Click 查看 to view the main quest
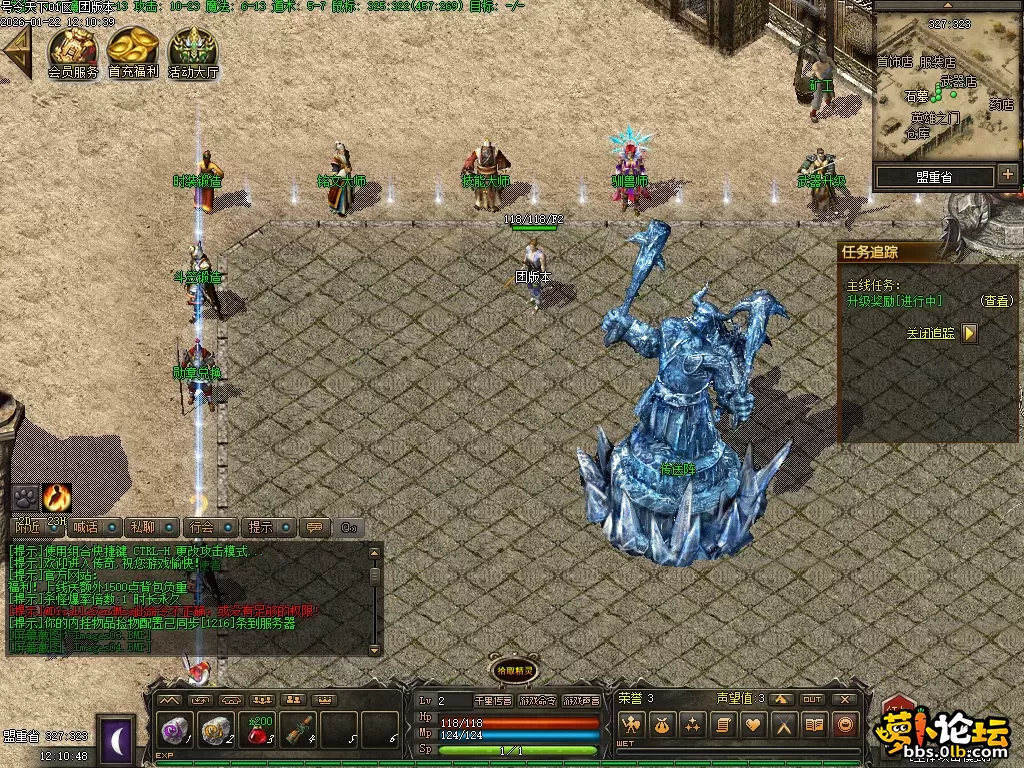 995,300
